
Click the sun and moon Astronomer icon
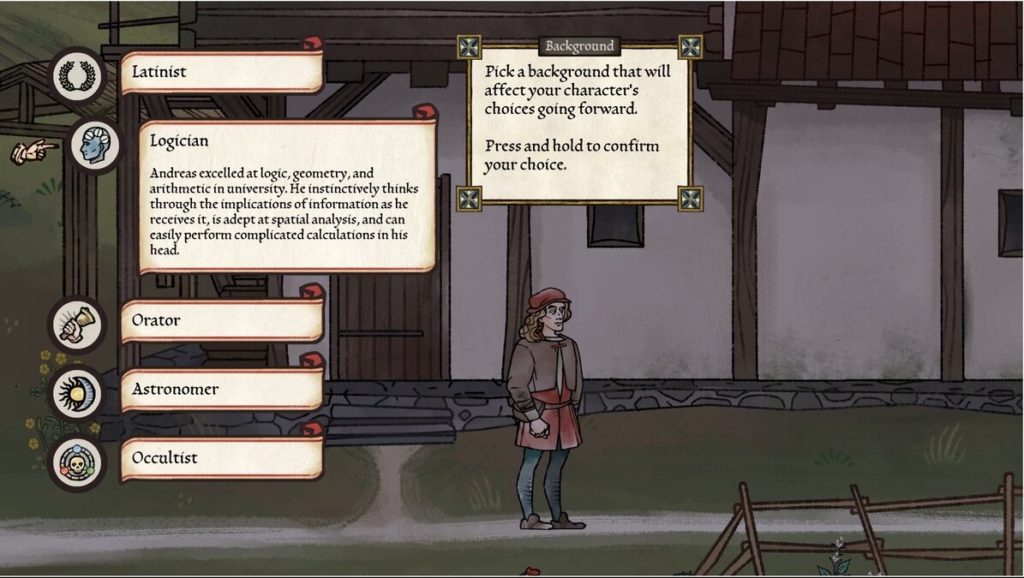tap(77, 393)
